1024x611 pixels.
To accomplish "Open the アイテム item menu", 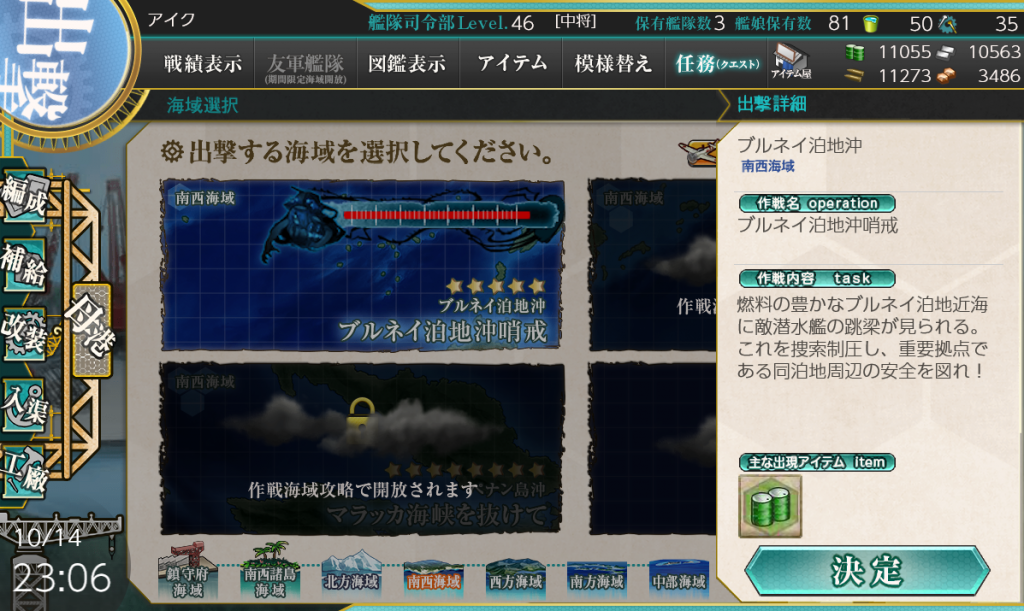I will pos(512,65).
